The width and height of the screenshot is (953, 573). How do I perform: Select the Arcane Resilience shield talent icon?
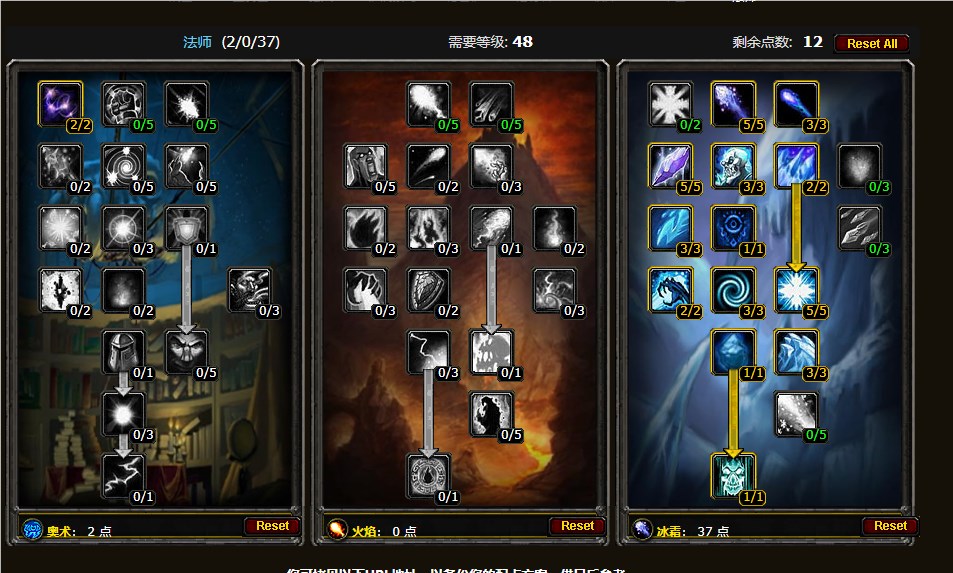186,227
